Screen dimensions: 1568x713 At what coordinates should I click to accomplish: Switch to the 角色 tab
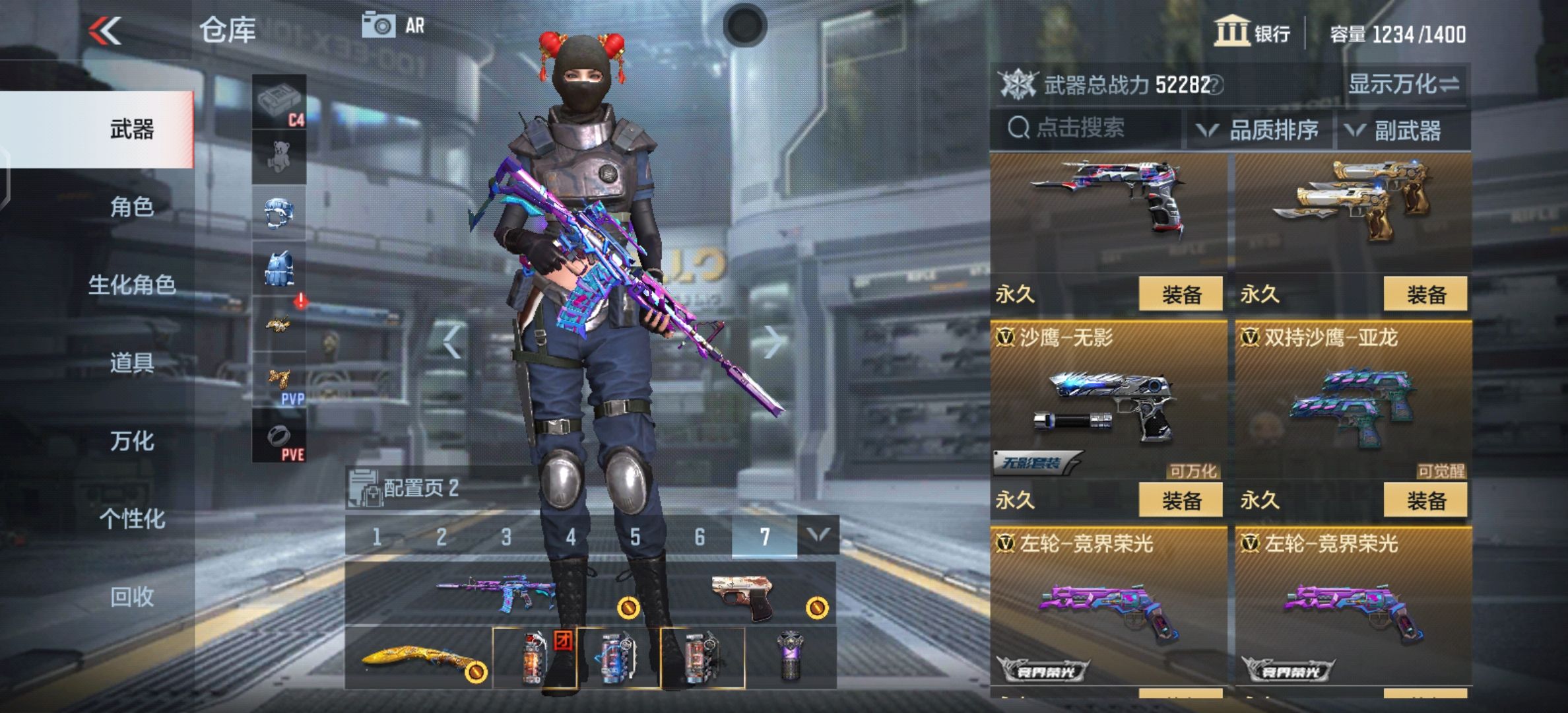(132, 207)
